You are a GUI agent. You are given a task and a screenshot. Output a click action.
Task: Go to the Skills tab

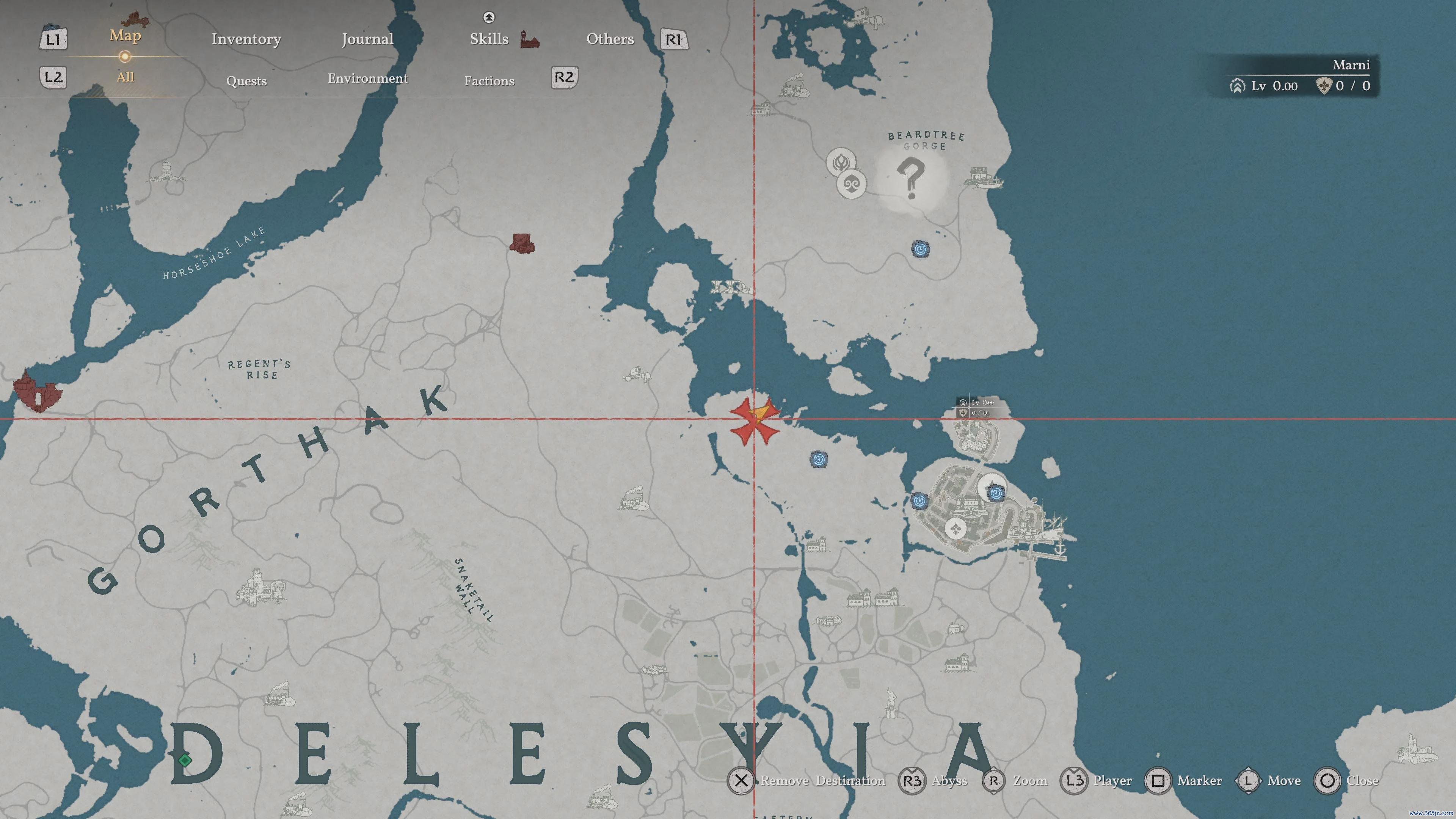489,39
